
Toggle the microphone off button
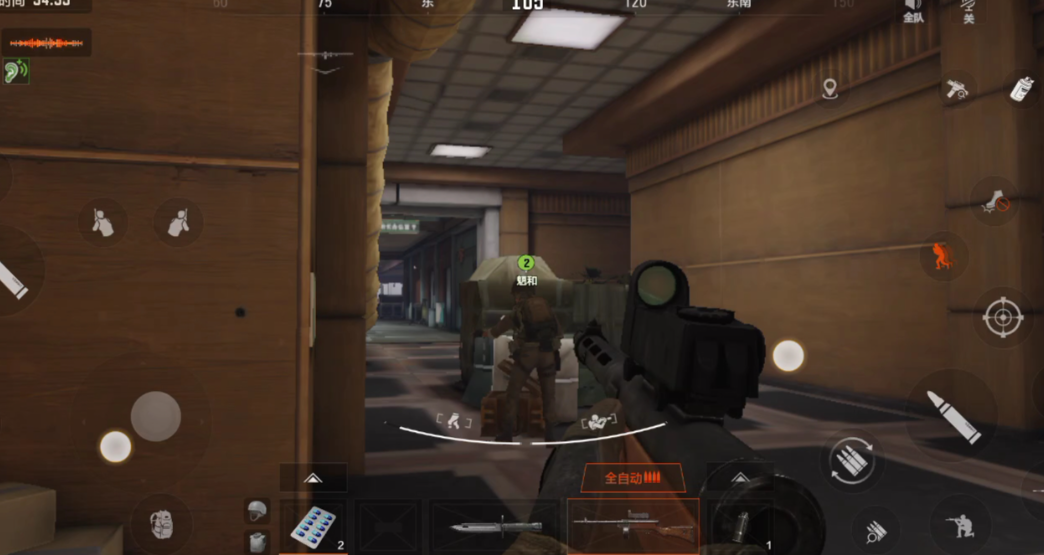click(x=968, y=11)
